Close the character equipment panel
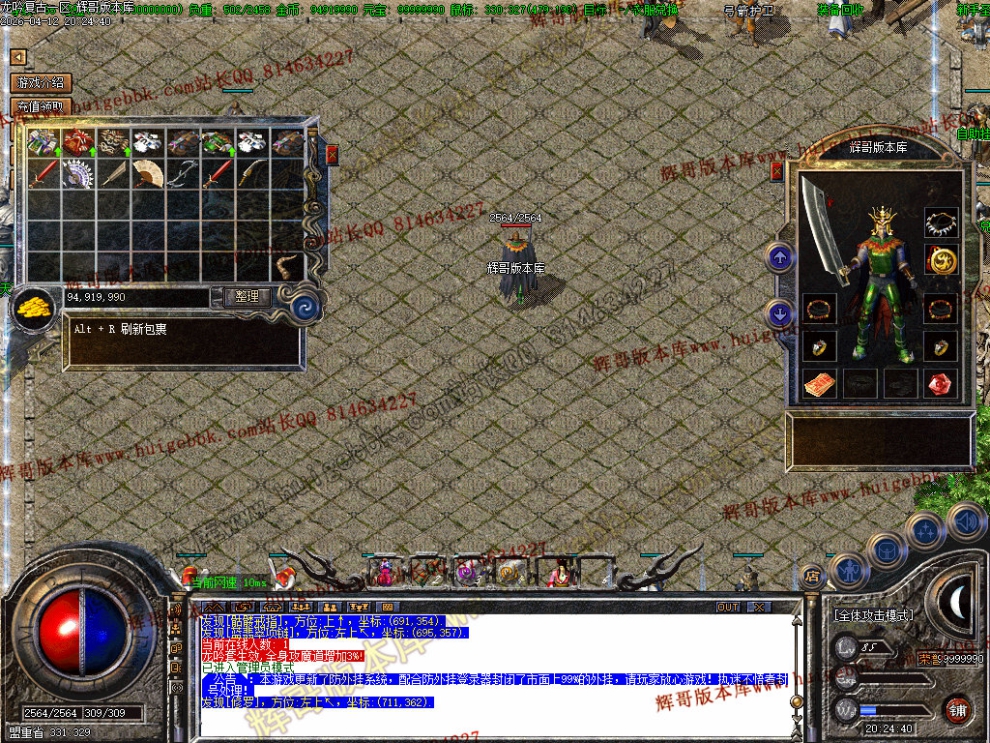990x743 pixels. click(776, 172)
